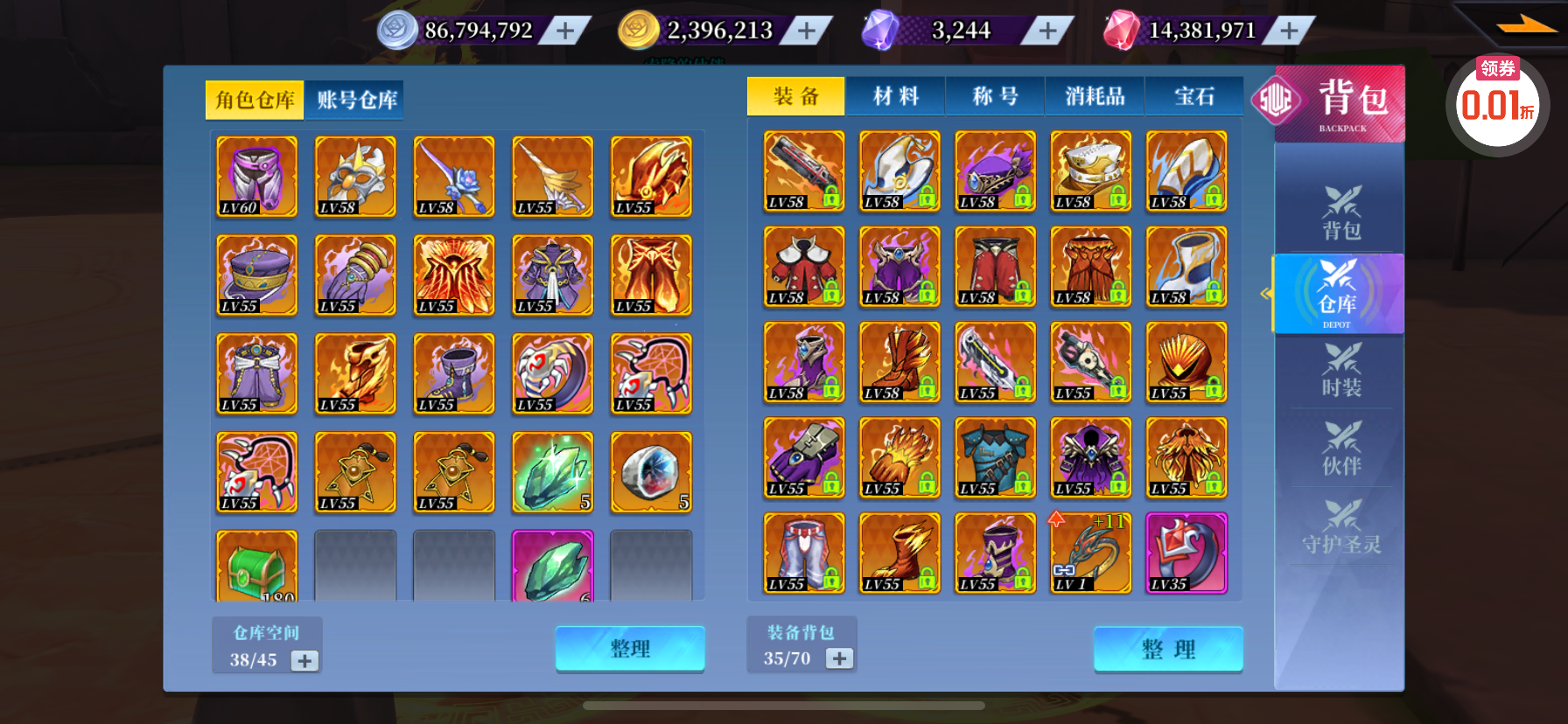Show the 消耗品 tab
This screenshot has width=1568, height=724.
point(1095,96)
